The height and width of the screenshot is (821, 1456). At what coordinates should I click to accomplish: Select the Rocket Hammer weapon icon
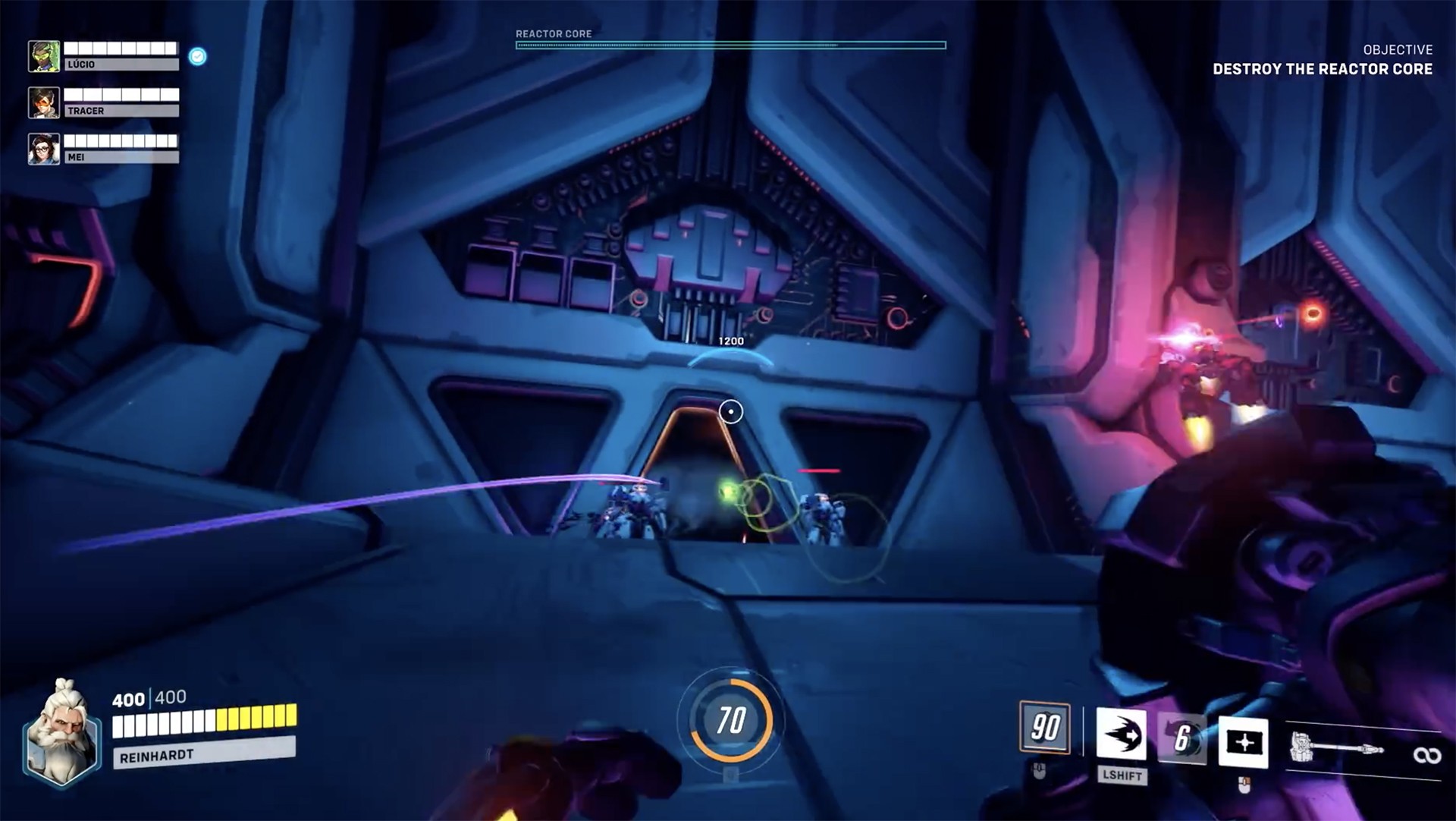point(1336,749)
